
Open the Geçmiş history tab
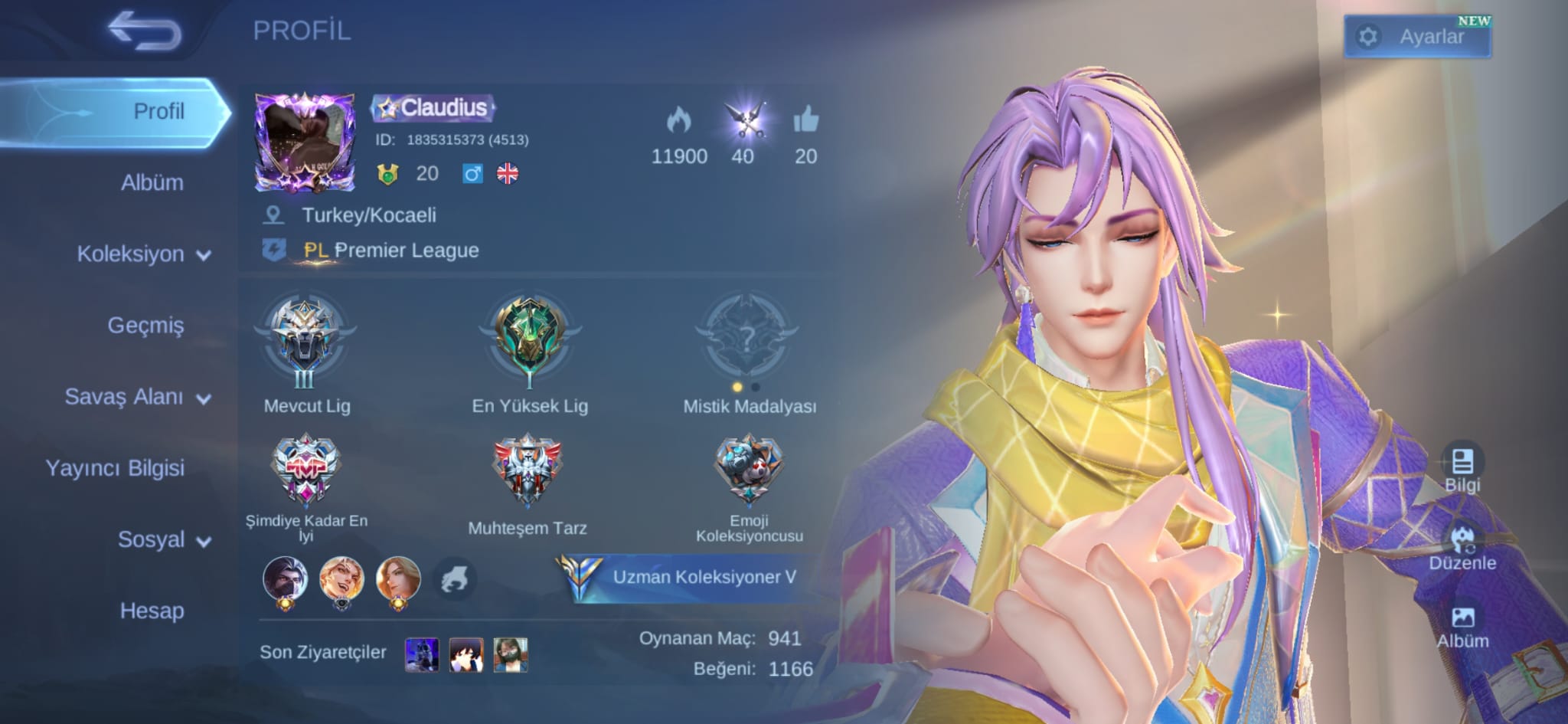(x=145, y=326)
